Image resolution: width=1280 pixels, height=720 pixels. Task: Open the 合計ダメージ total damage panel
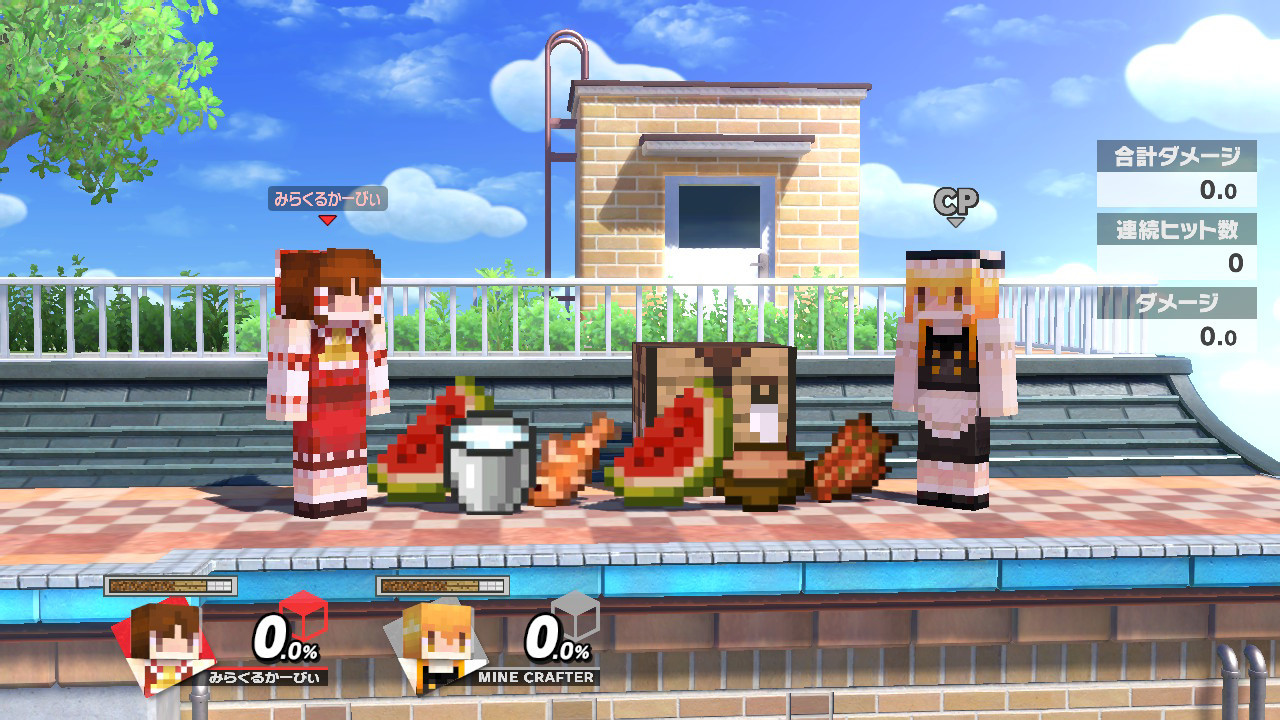[1176, 170]
